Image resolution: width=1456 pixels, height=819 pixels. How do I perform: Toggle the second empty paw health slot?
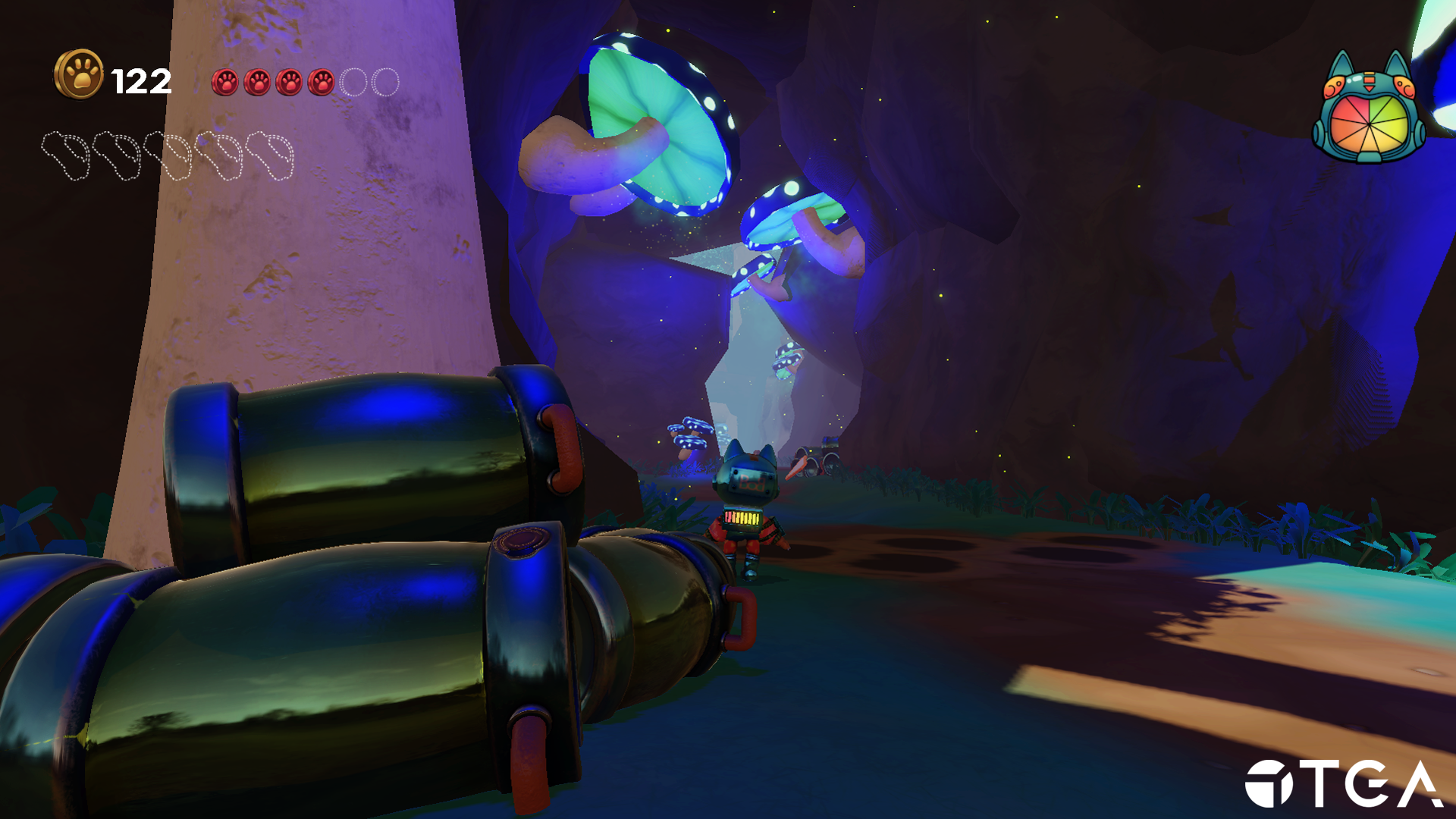[386, 81]
